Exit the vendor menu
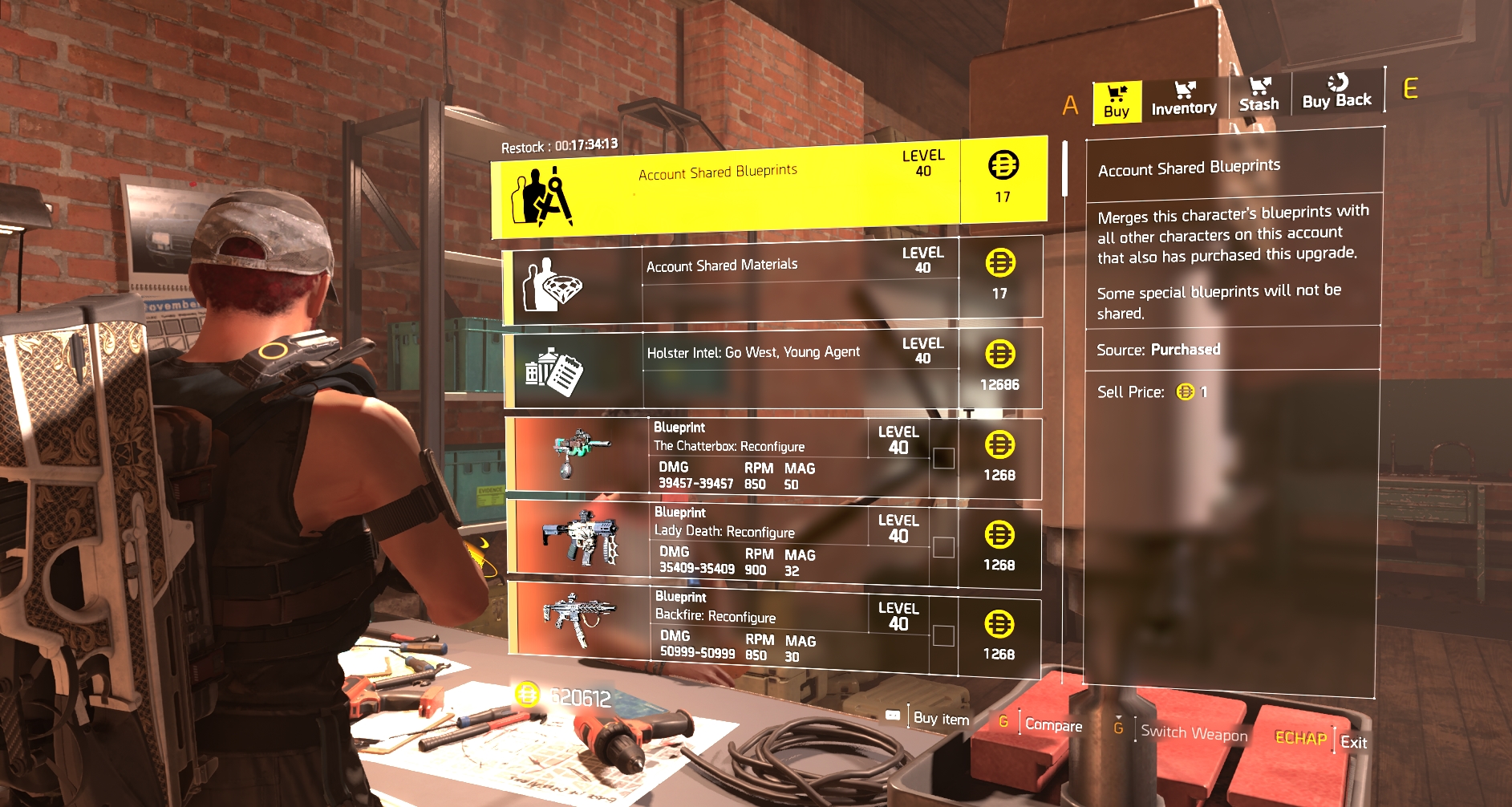1512x807 pixels. tap(1353, 742)
